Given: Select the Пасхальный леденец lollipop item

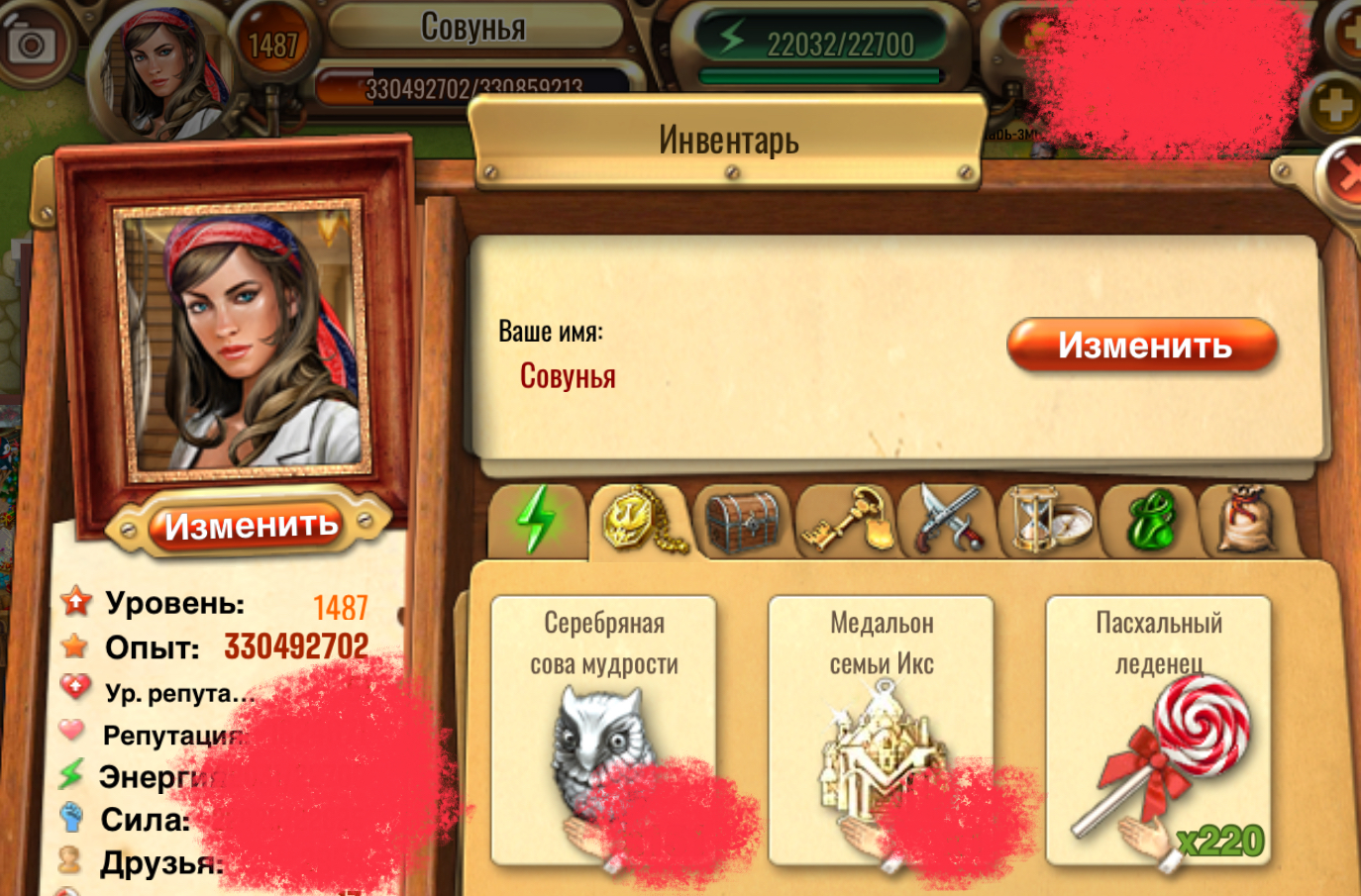Looking at the screenshot, I should pos(1158,730).
